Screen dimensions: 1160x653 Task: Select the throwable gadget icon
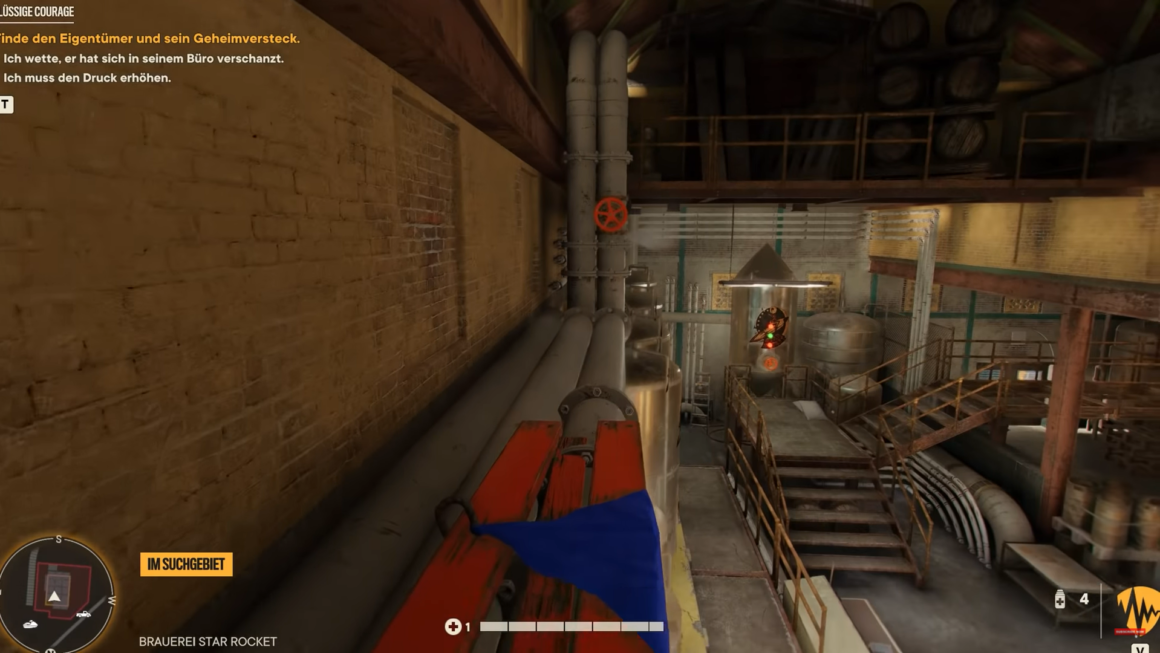coord(1060,600)
